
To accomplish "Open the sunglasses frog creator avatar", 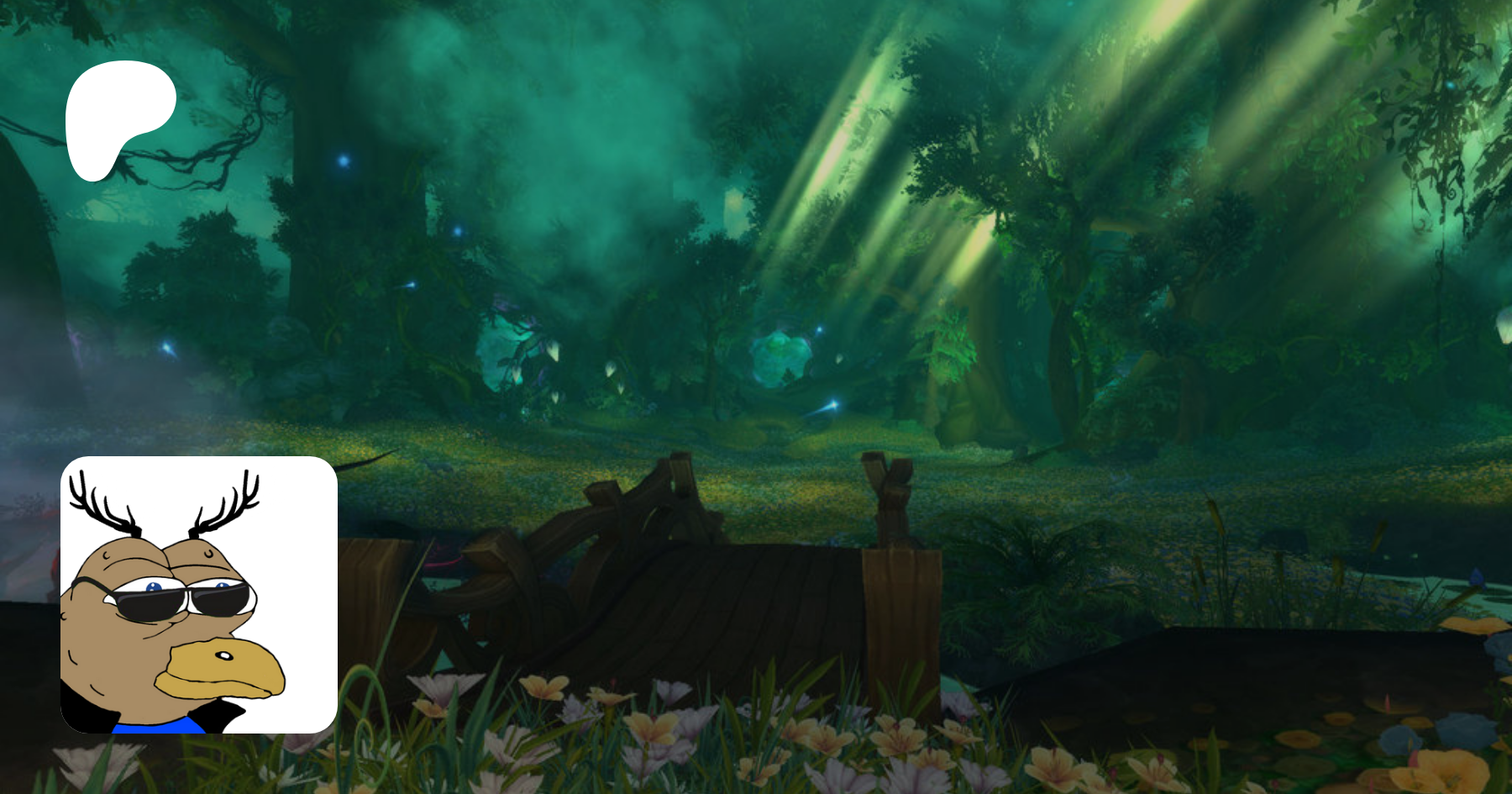I will pos(199,595).
